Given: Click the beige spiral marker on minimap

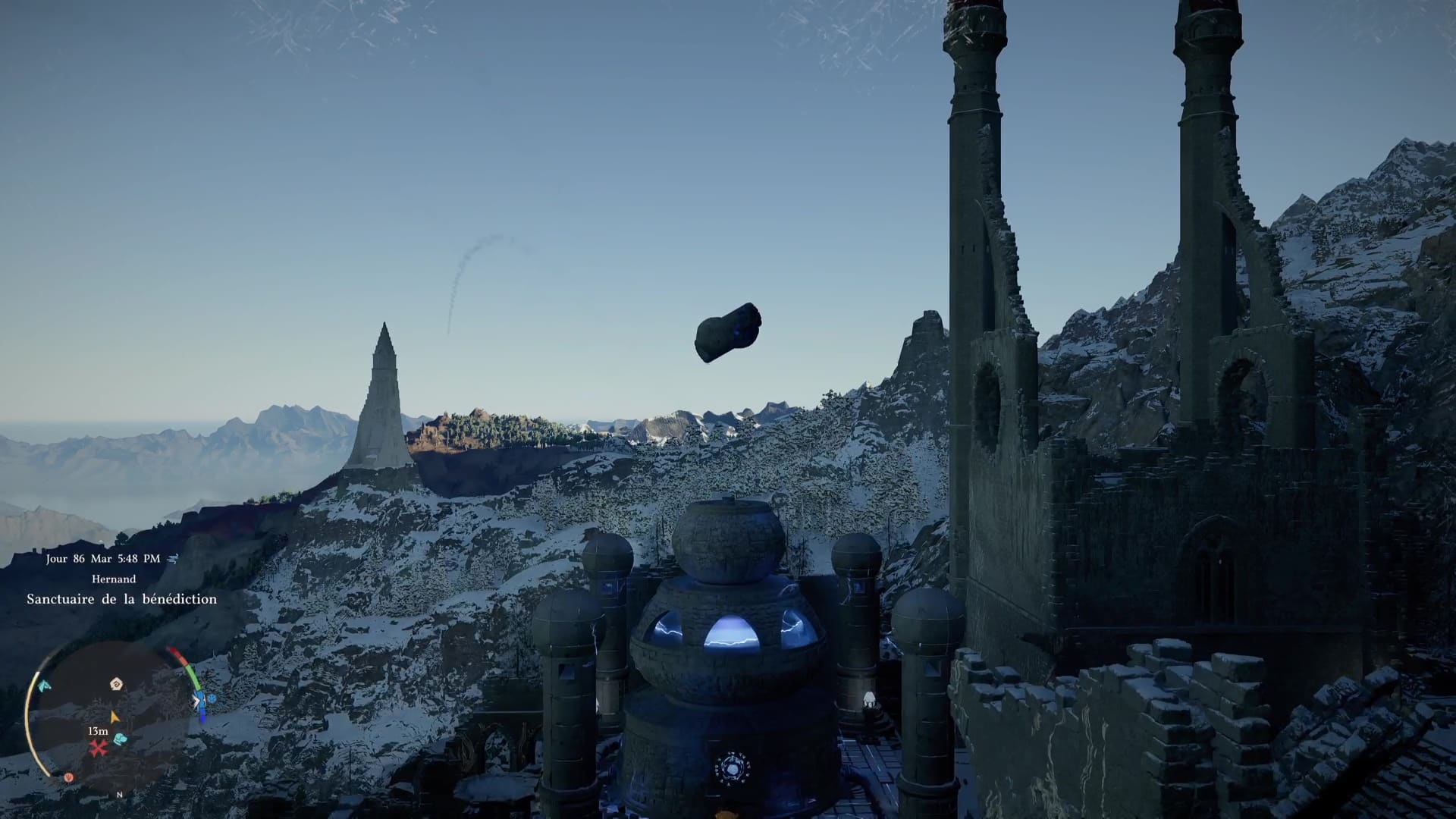Looking at the screenshot, I should point(116,684).
